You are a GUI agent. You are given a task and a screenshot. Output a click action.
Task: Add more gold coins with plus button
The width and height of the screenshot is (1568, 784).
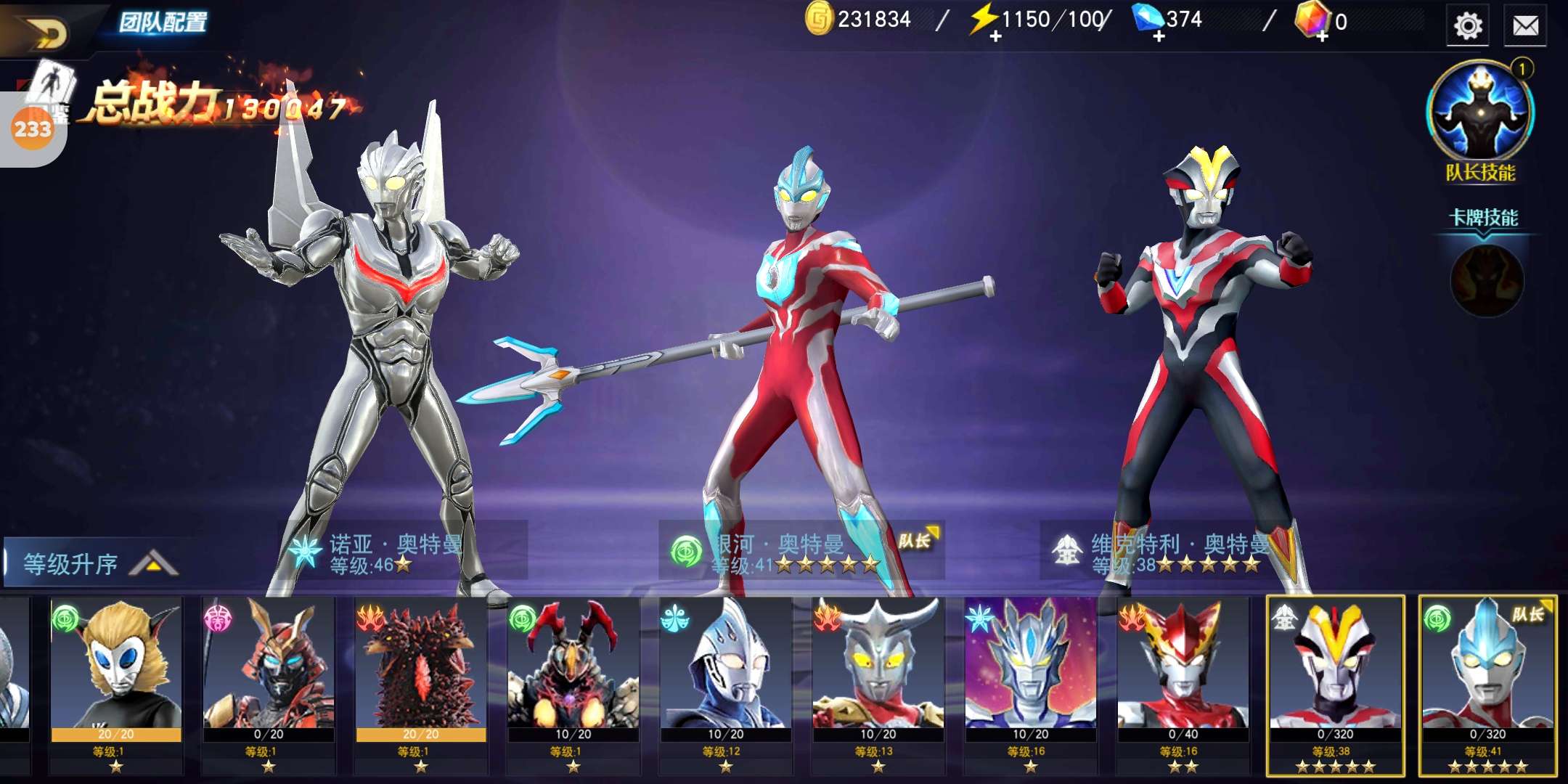pos(819,20)
